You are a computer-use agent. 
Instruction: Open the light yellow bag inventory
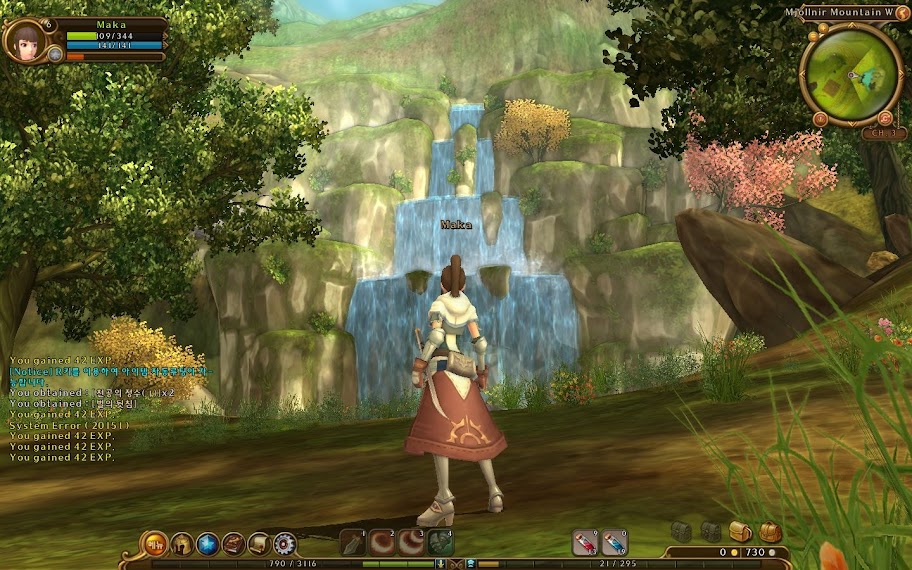[740, 531]
